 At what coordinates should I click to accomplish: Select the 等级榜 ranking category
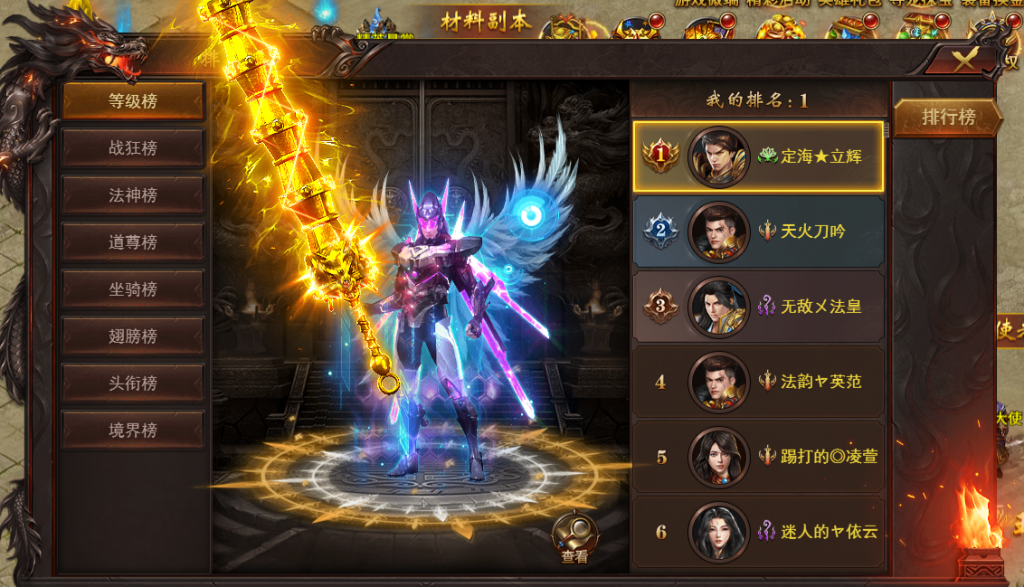pos(133,101)
